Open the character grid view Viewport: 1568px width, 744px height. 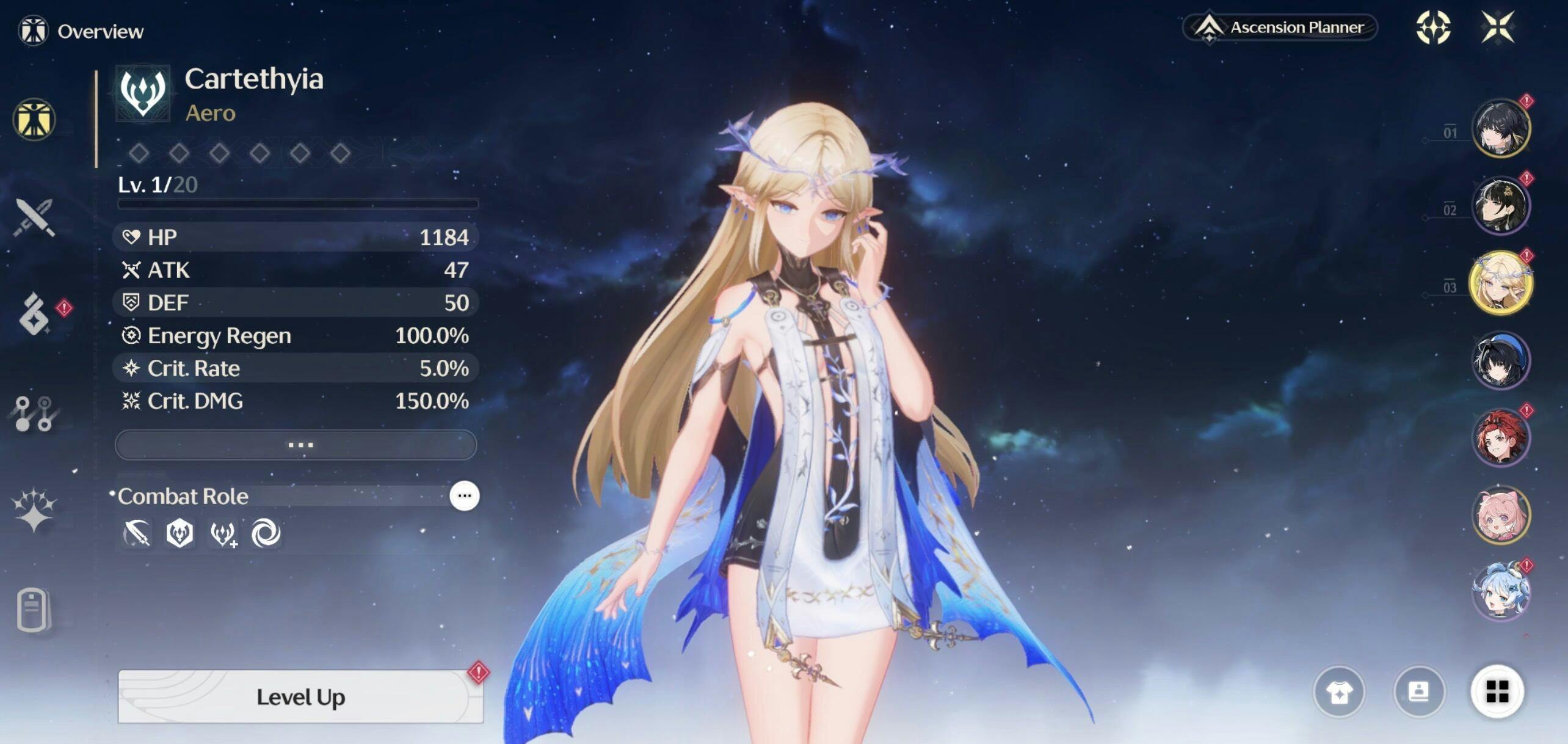coord(1497,692)
